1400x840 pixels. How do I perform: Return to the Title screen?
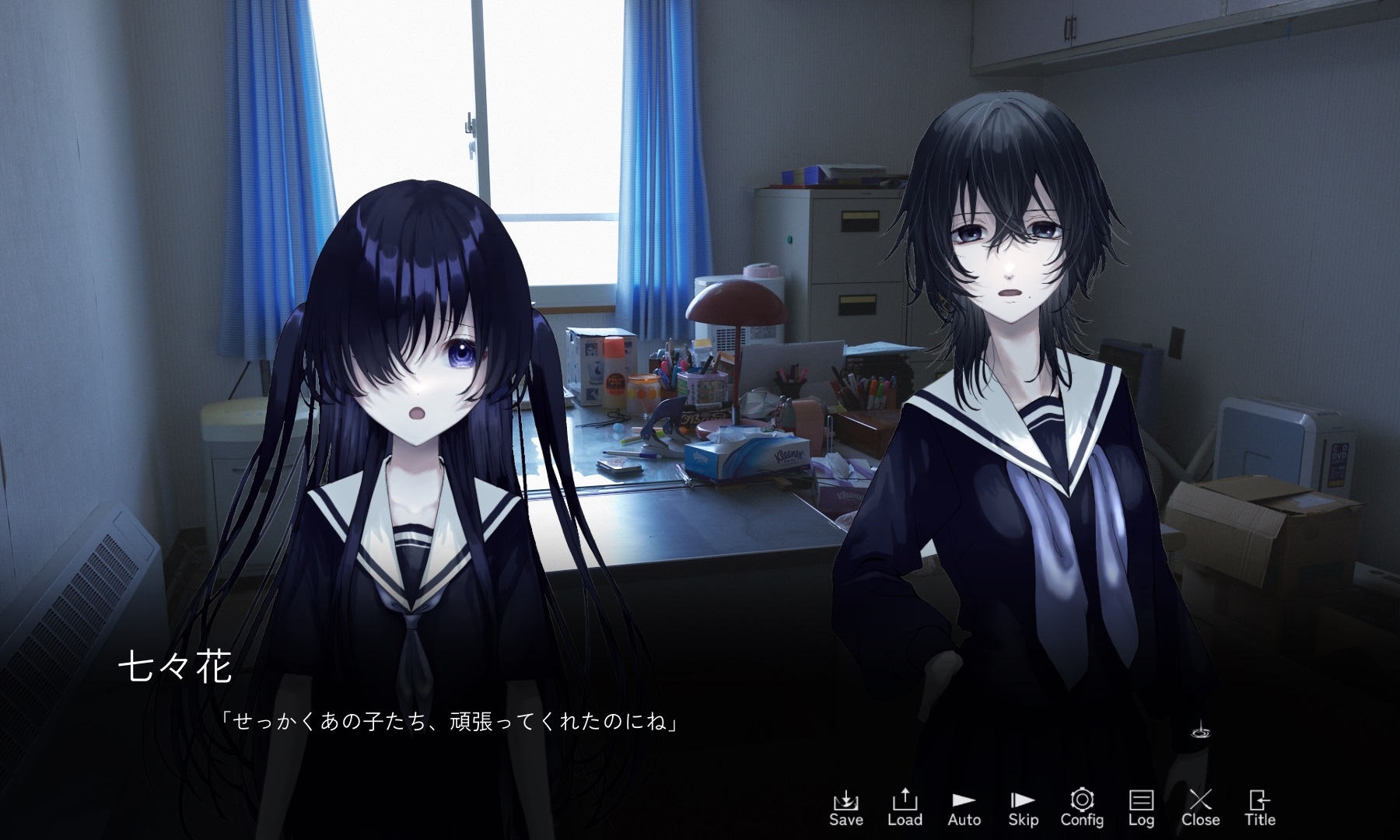(1259, 807)
